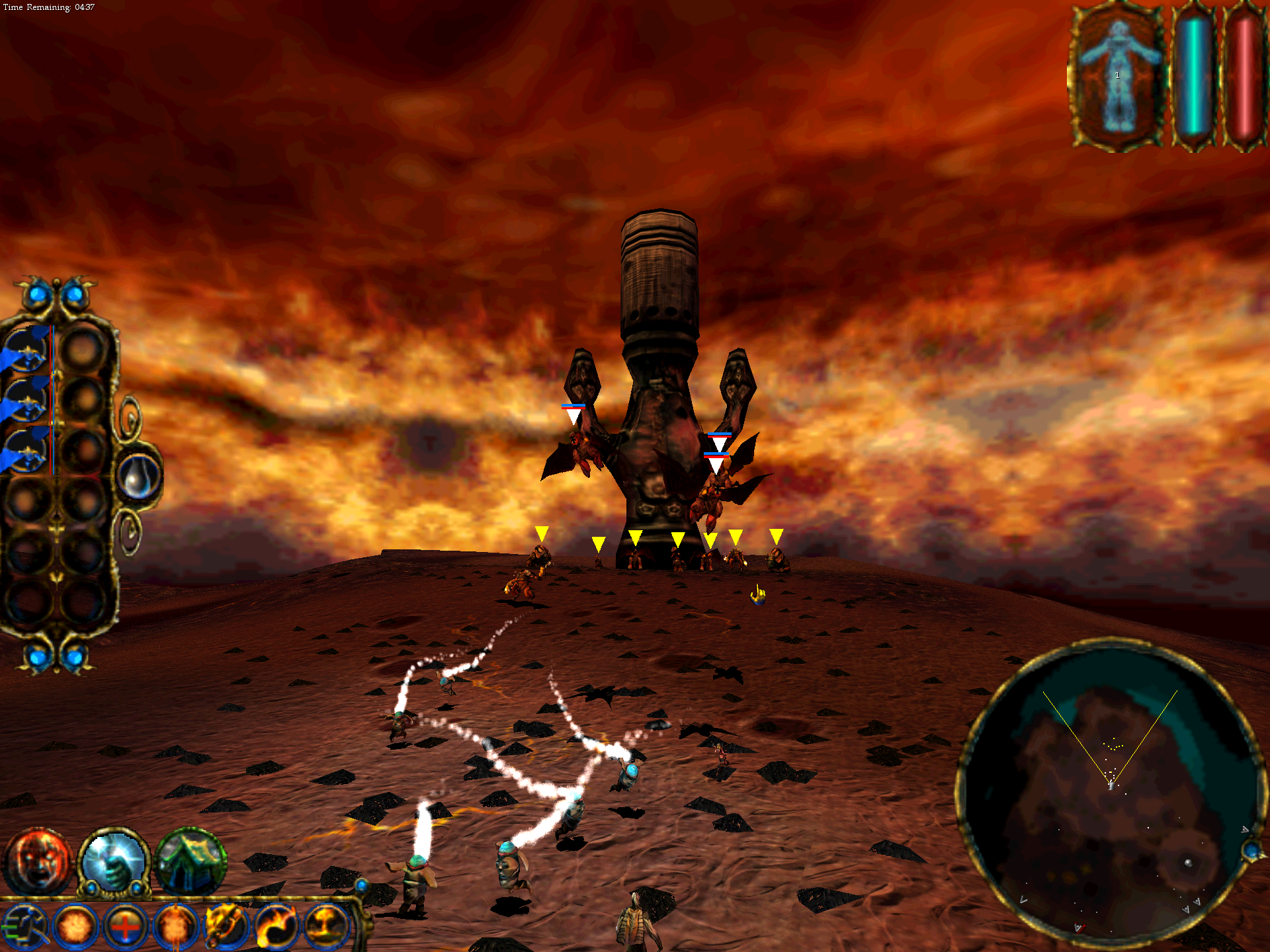
Task: Select the swirling fire arc spell
Action: click(x=276, y=927)
